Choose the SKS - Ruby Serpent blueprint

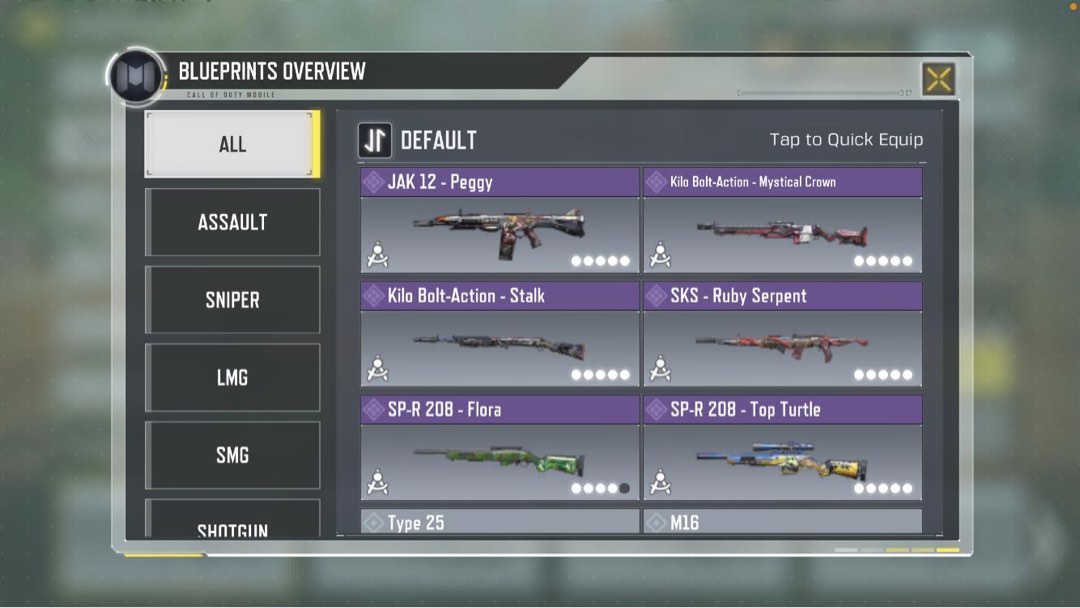(x=782, y=335)
